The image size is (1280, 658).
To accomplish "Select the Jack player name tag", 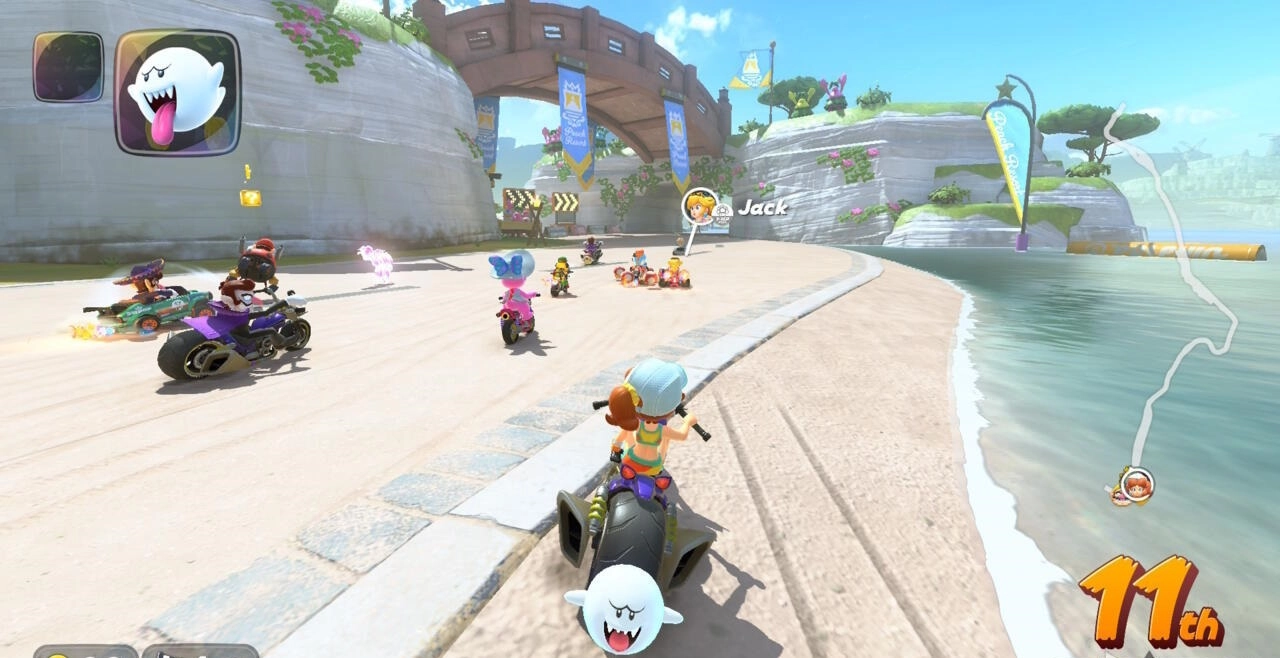I will click(762, 208).
